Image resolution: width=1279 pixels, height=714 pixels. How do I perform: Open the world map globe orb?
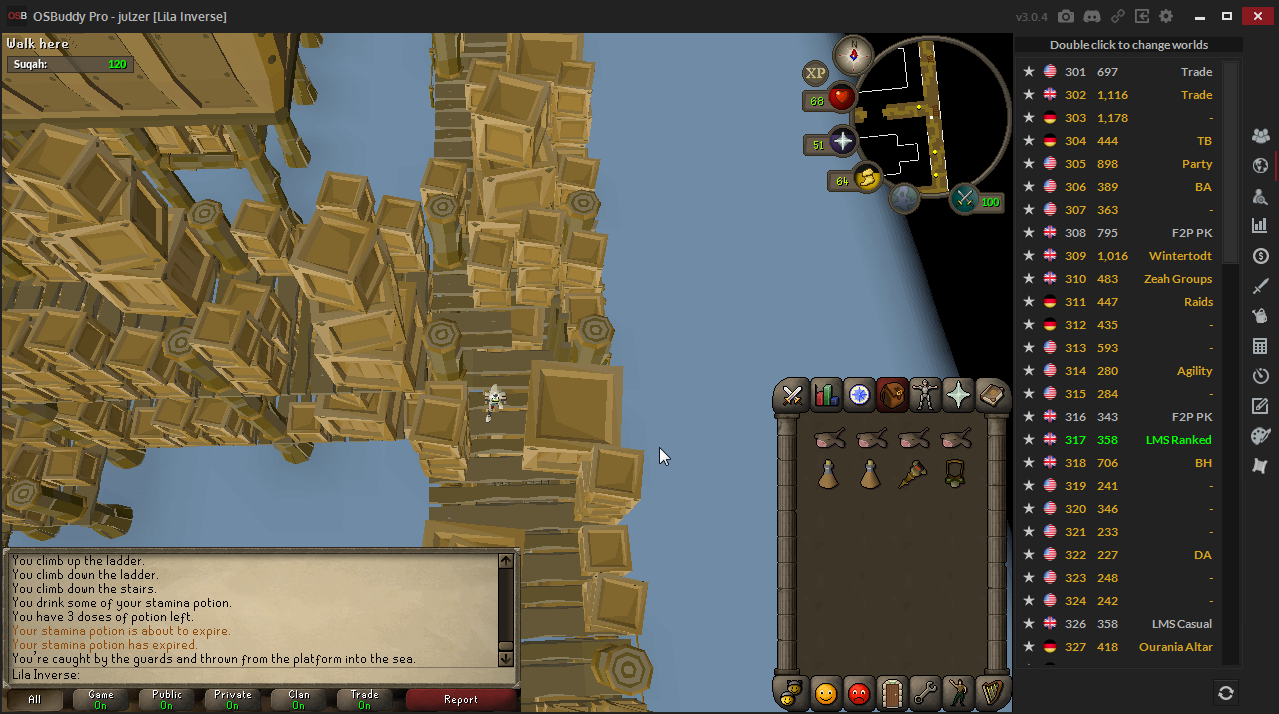(905, 197)
